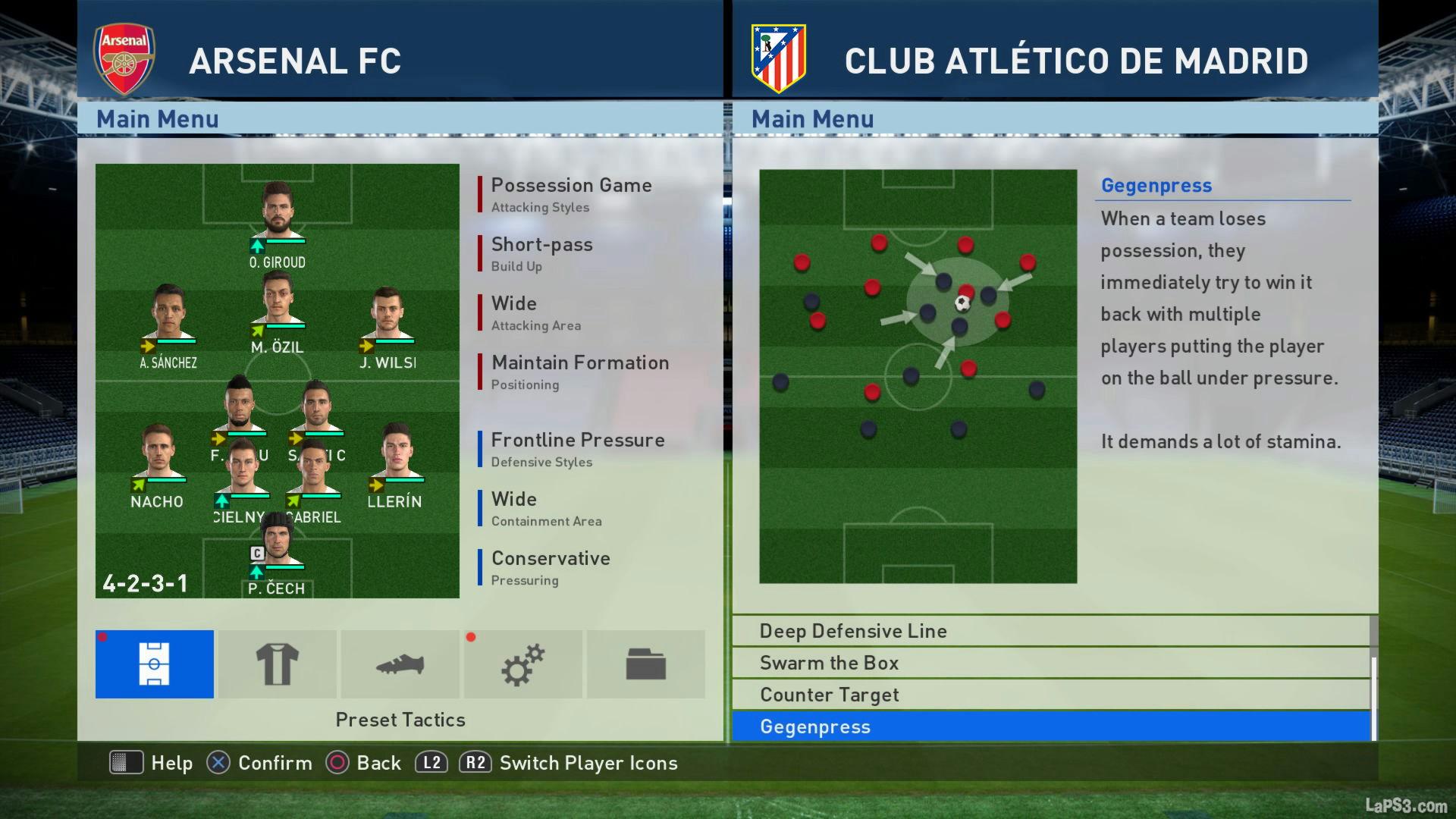Image resolution: width=1456 pixels, height=819 pixels.
Task: Change Possession Game attacking style
Action: tap(571, 193)
